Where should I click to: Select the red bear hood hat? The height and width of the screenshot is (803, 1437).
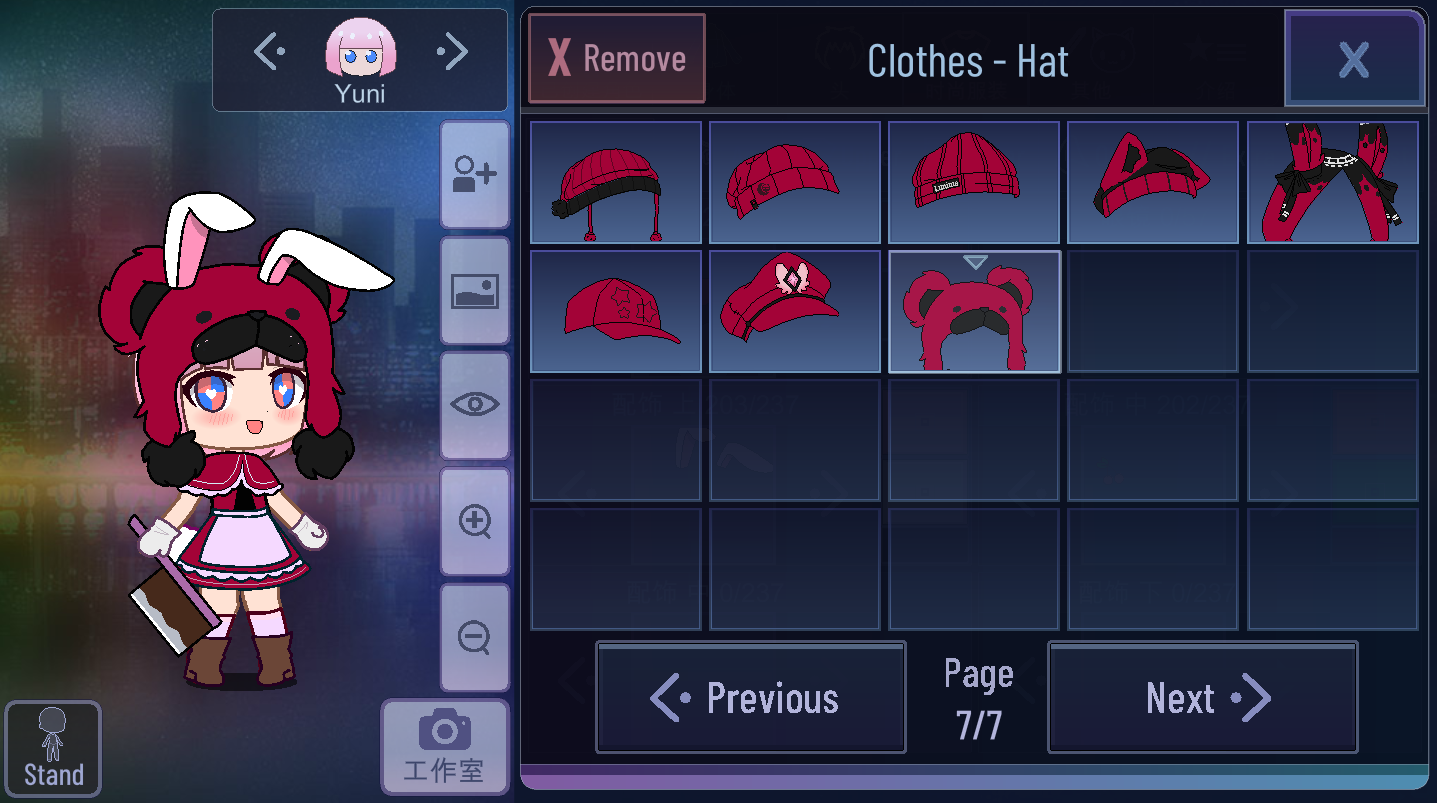(974, 312)
